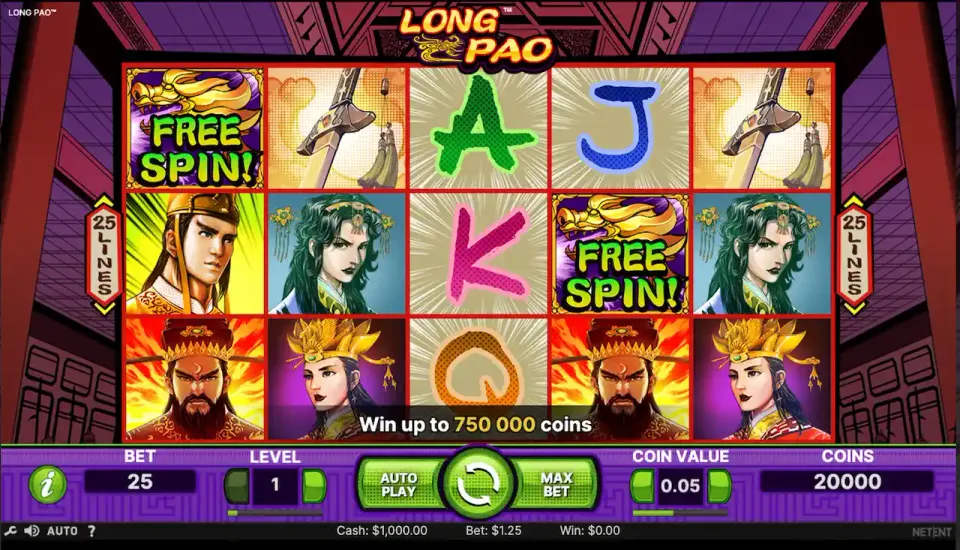The width and height of the screenshot is (960, 550).
Task: Click the left 25 Lines badge
Action: tap(103, 255)
